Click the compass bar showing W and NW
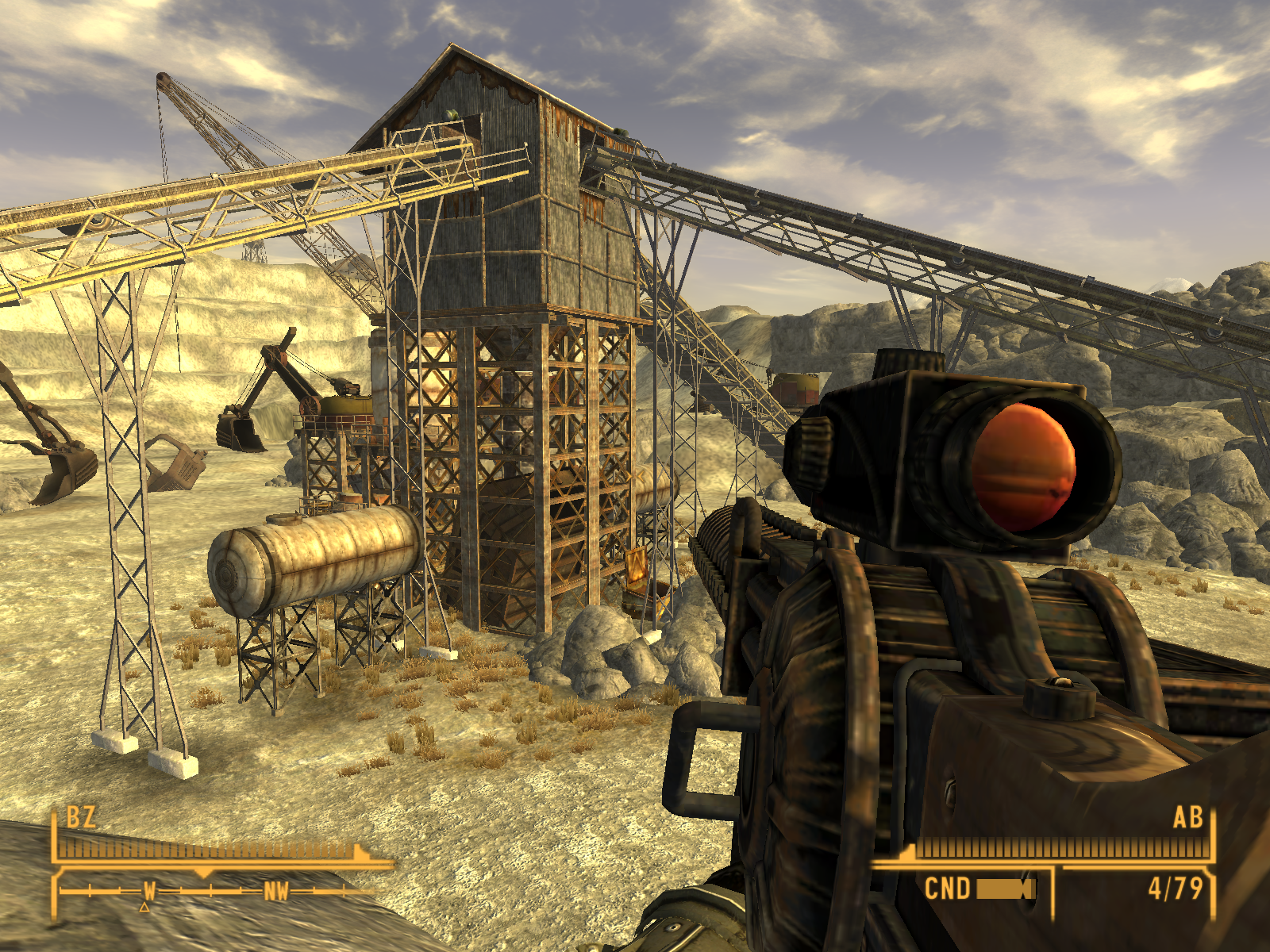The image size is (1270, 952). pos(213,891)
